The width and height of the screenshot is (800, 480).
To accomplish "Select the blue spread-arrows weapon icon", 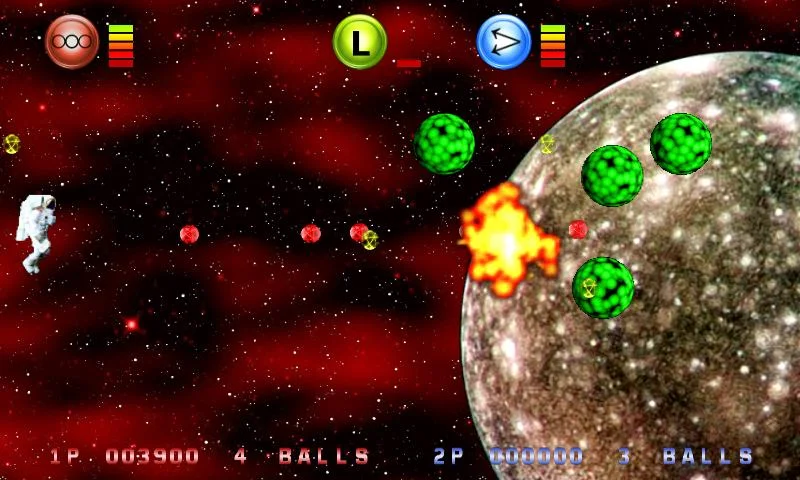I will tap(503, 42).
